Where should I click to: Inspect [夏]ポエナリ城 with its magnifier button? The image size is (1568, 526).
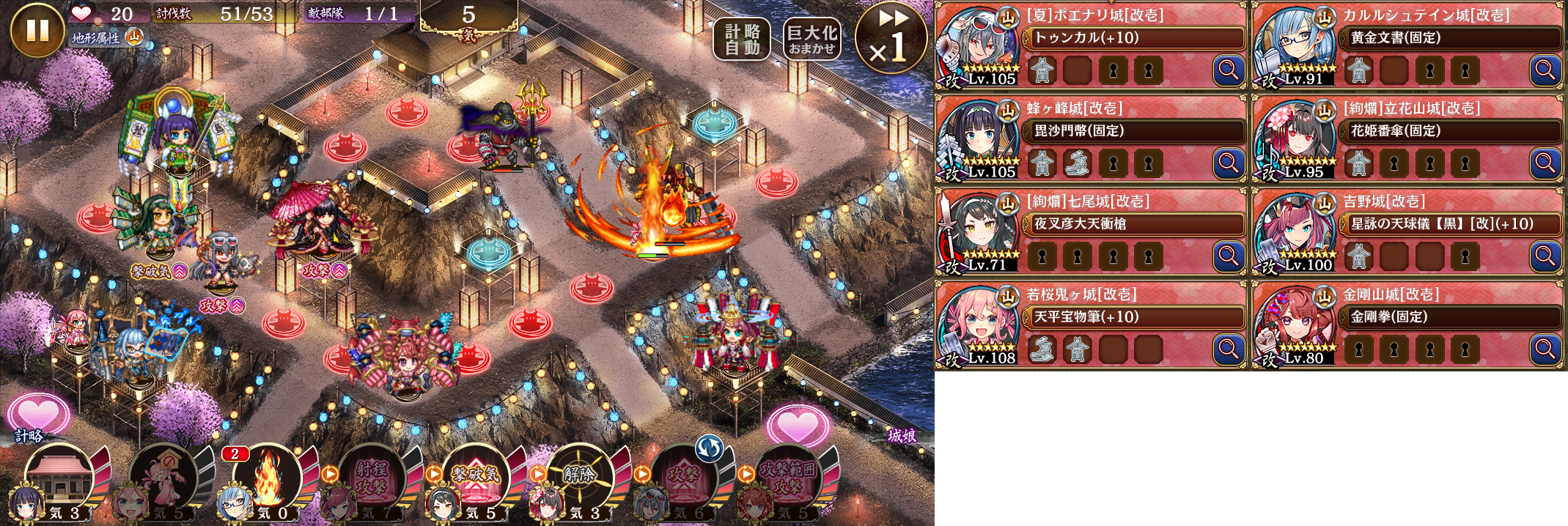tap(1229, 70)
